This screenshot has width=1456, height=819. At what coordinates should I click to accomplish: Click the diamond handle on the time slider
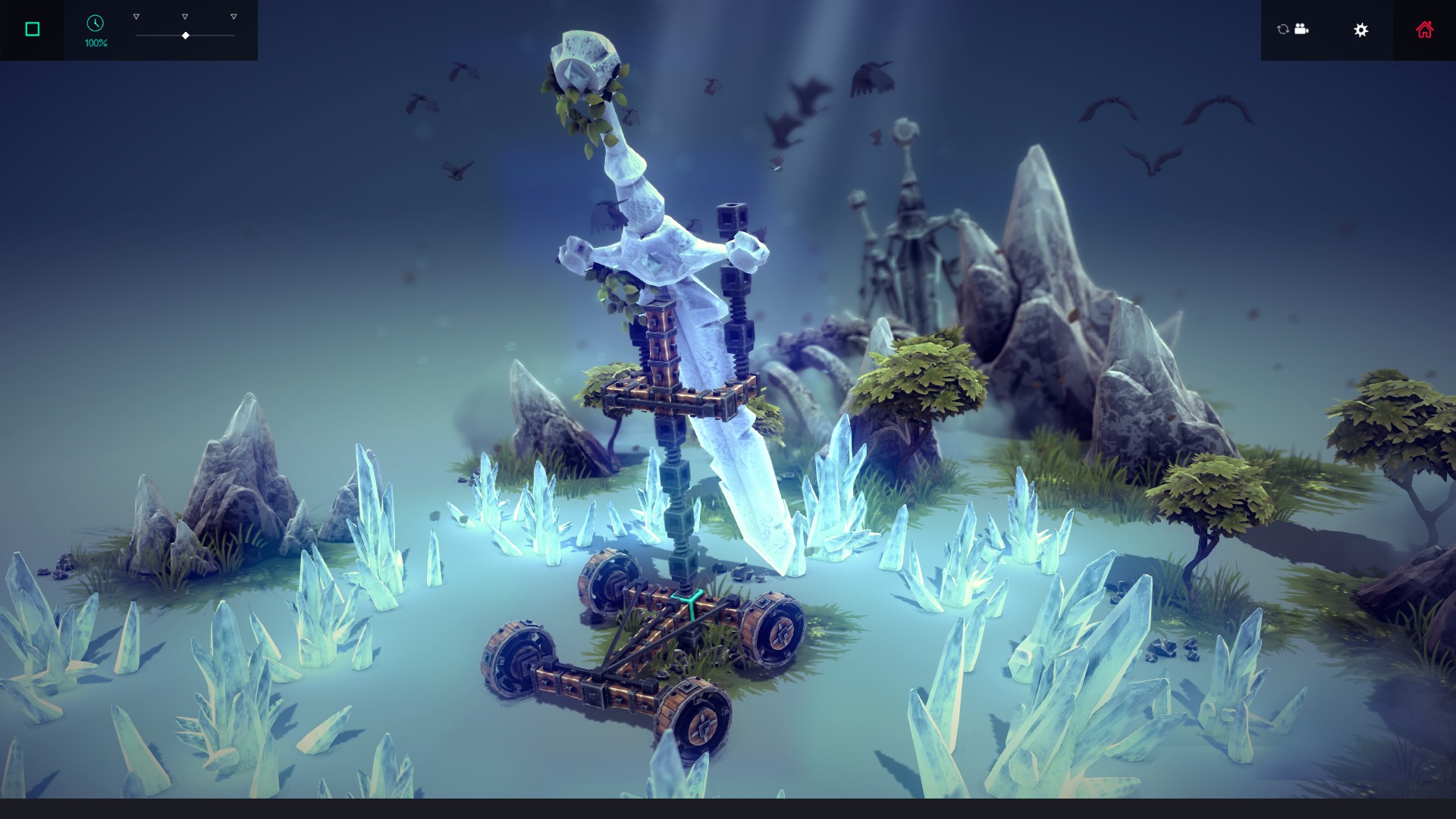coord(184,34)
